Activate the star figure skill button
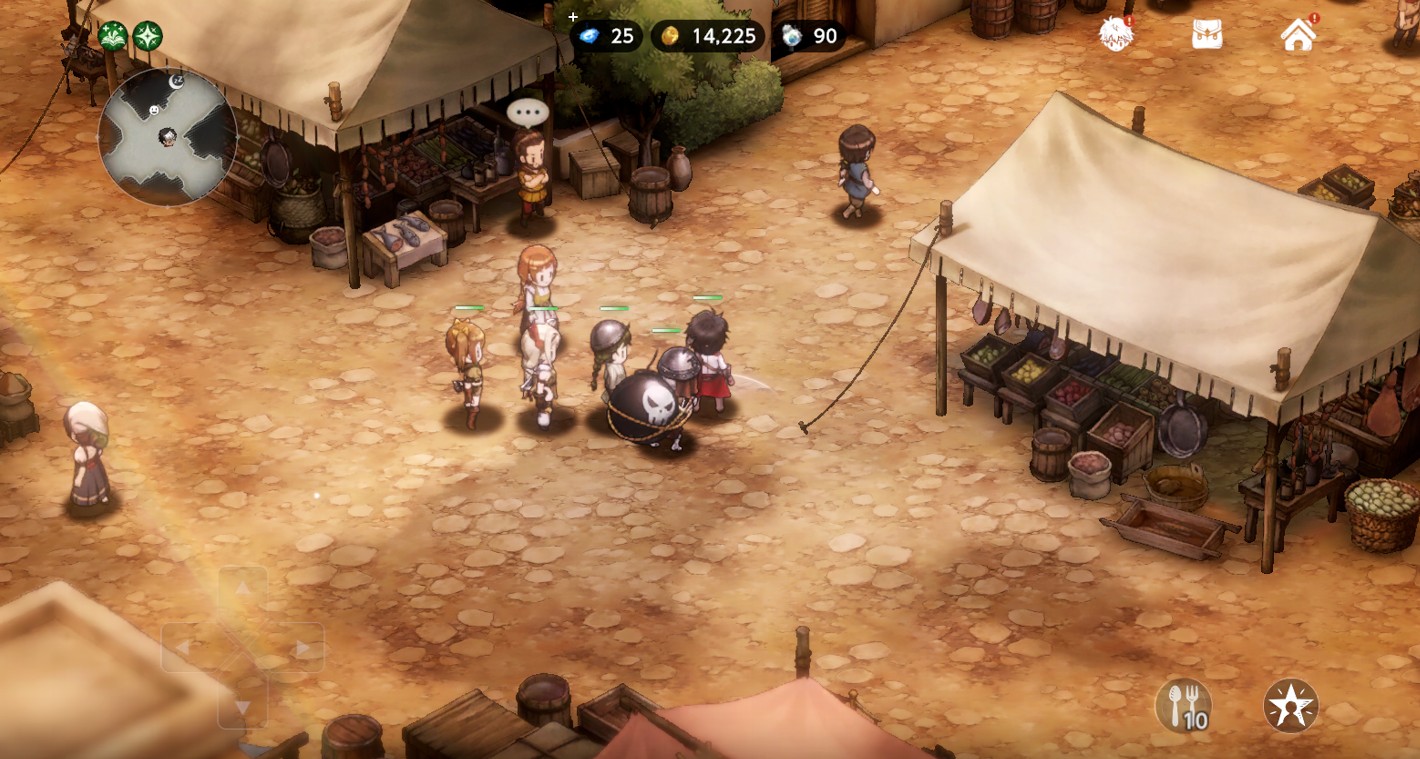This screenshot has height=759, width=1420. tap(1291, 706)
